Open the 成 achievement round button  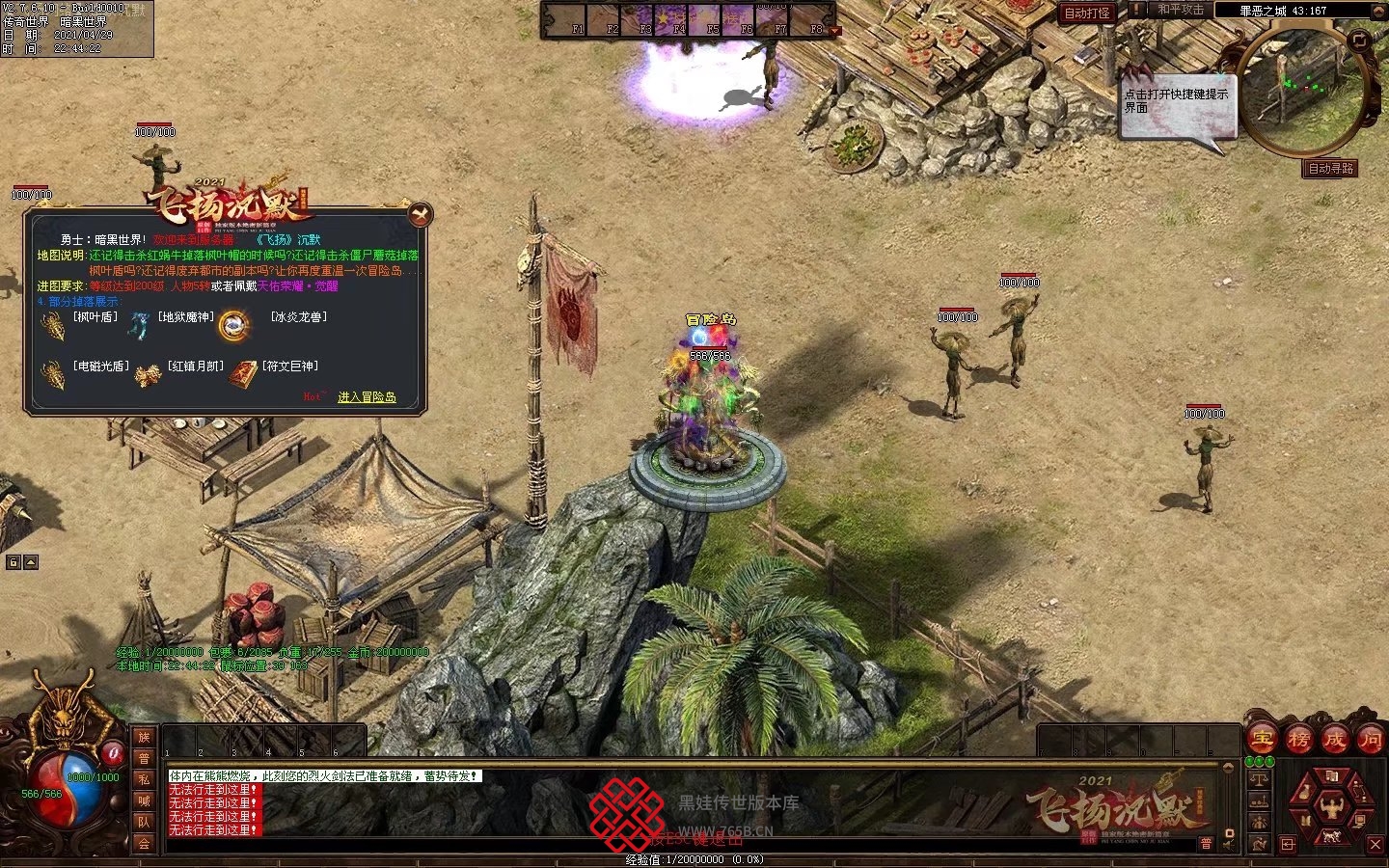pos(1334,740)
